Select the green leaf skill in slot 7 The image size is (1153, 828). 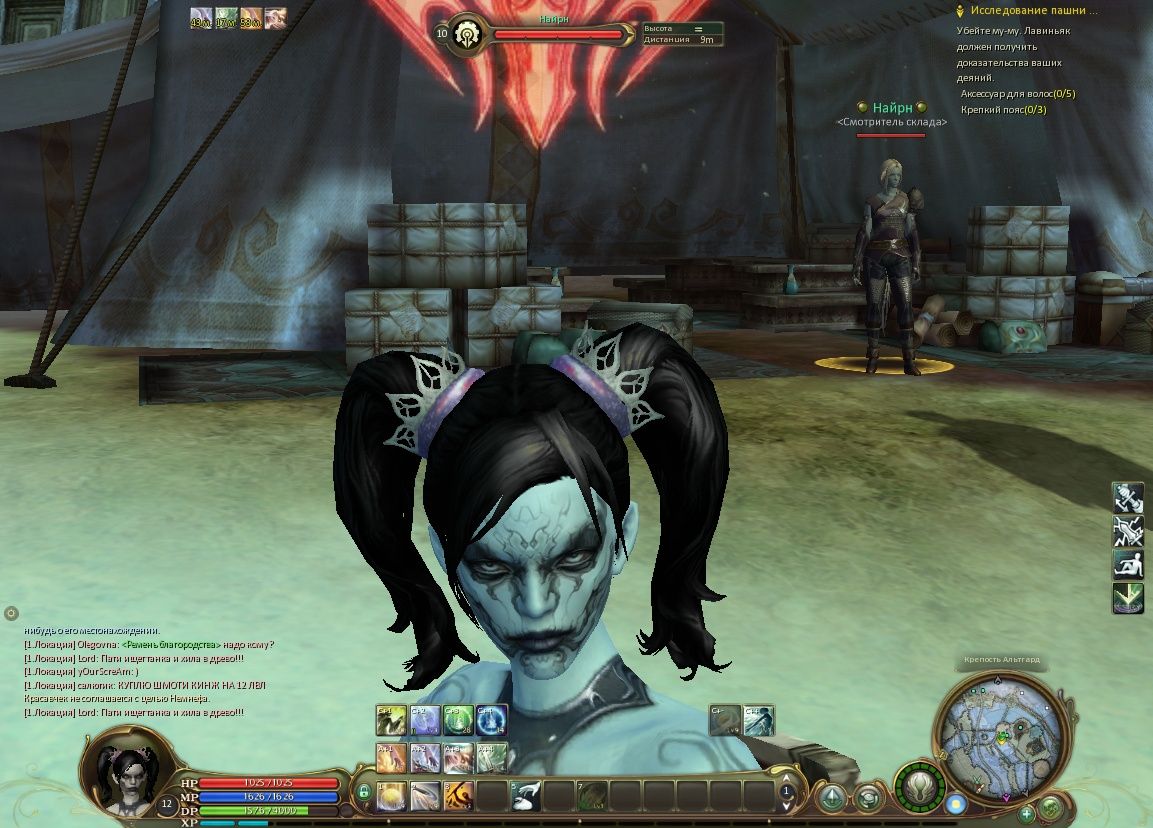pyautogui.click(x=593, y=795)
